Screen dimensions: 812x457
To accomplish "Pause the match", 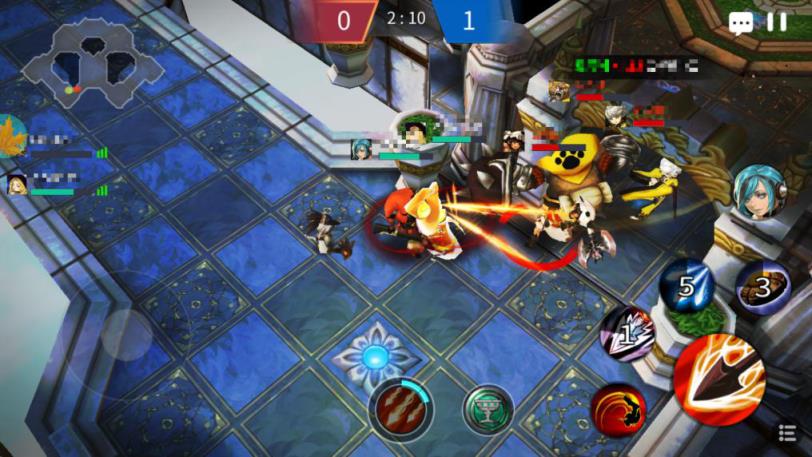I will tap(777, 22).
